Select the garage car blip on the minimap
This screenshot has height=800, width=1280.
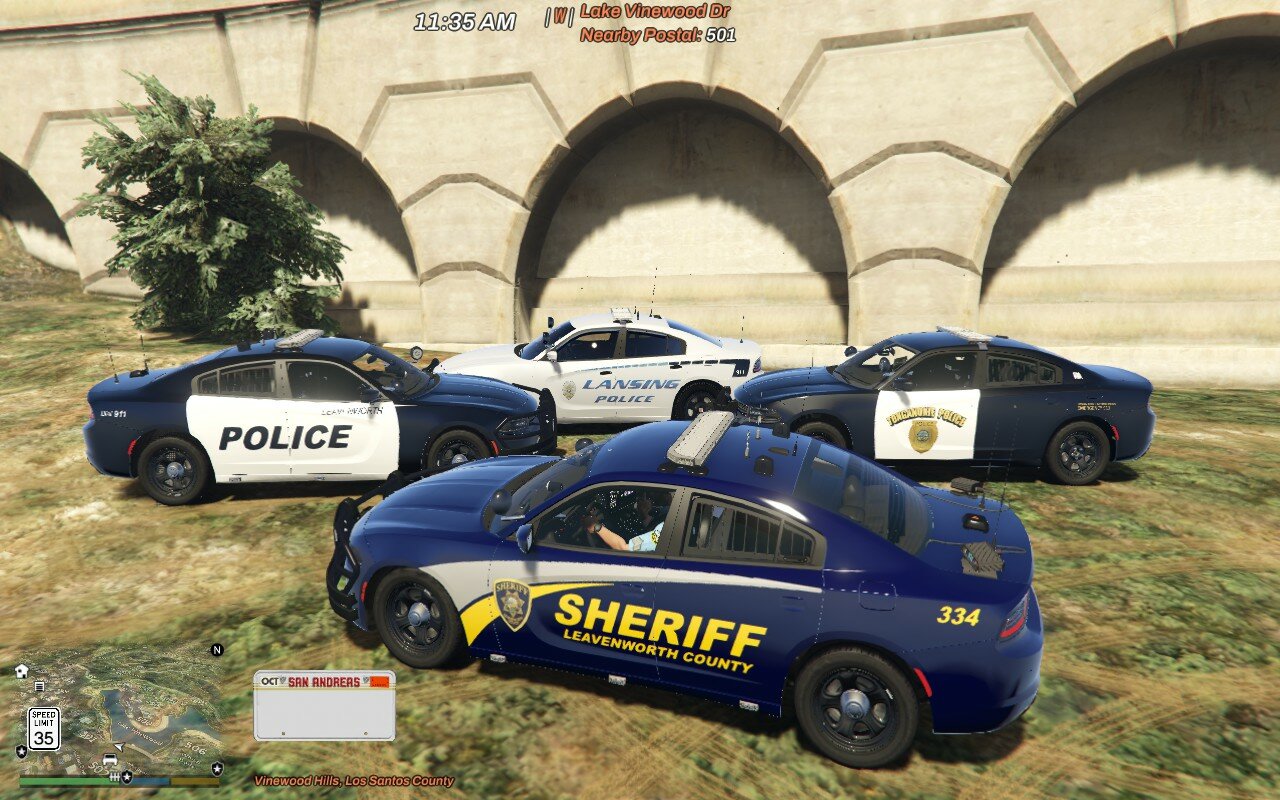[x=110, y=761]
